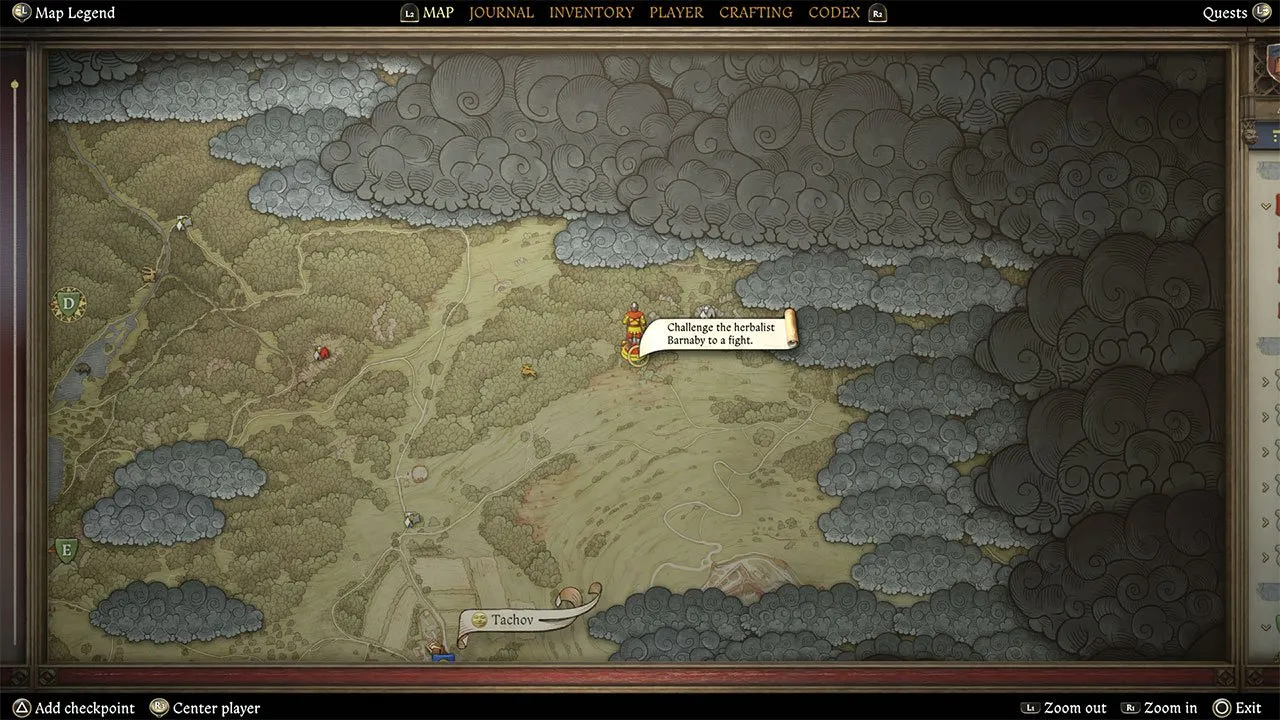This screenshot has width=1280, height=720.
Task: Select the Barnaby fight objective scroll
Action: (715, 333)
